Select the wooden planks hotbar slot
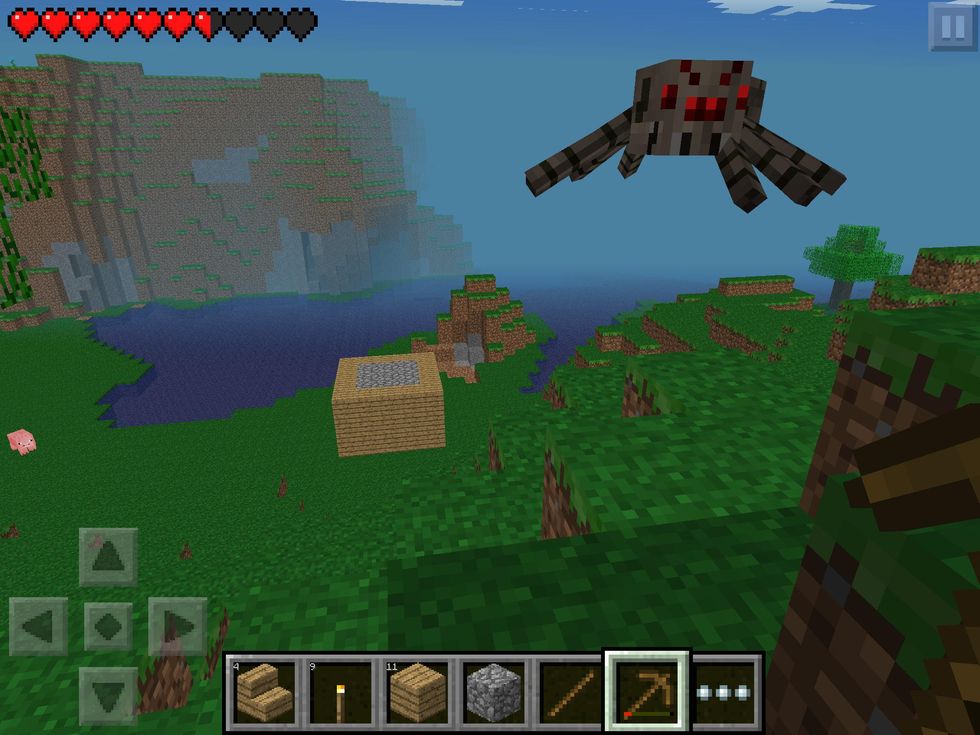Image resolution: width=980 pixels, height=735 pixels. point(417,692)
